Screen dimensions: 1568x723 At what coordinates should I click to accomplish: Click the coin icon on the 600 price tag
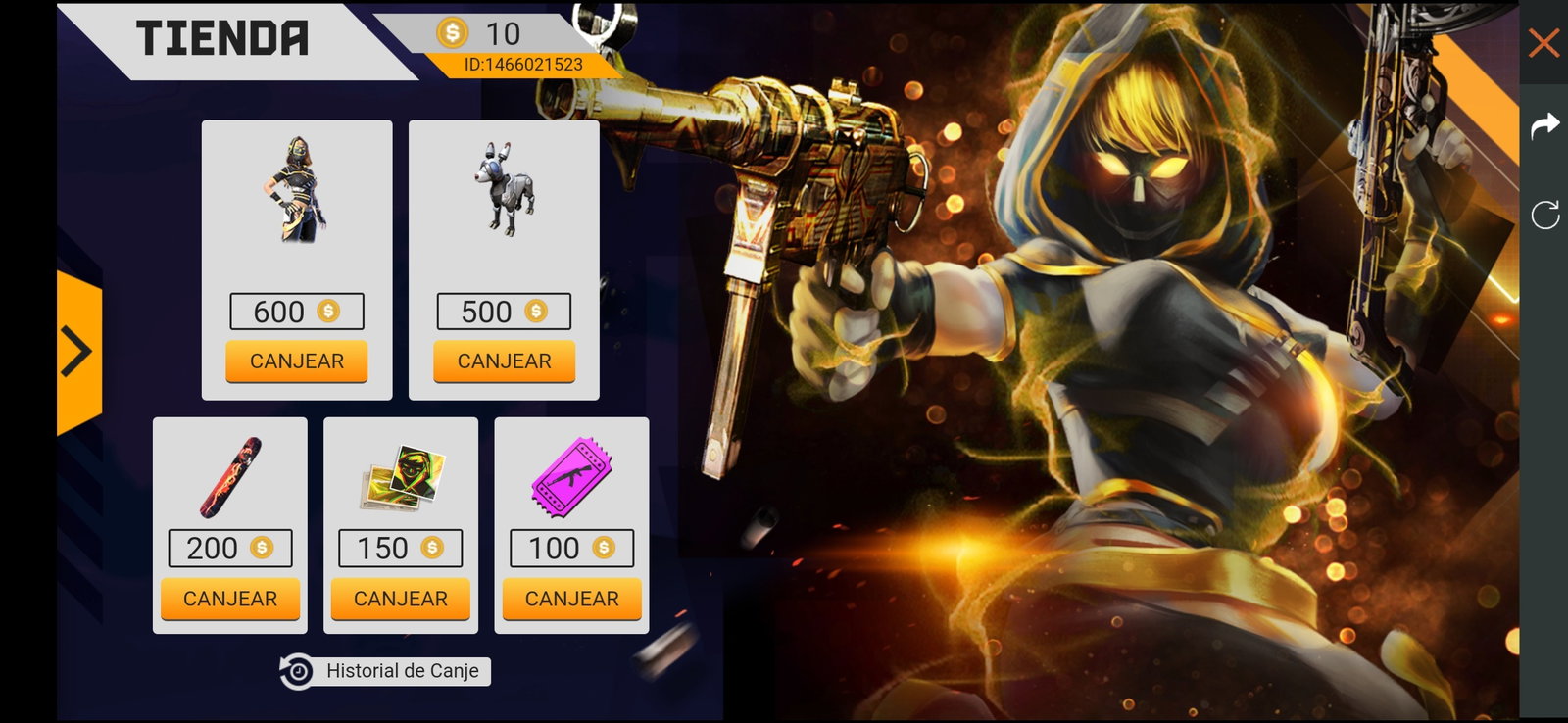tap(329, 311)
